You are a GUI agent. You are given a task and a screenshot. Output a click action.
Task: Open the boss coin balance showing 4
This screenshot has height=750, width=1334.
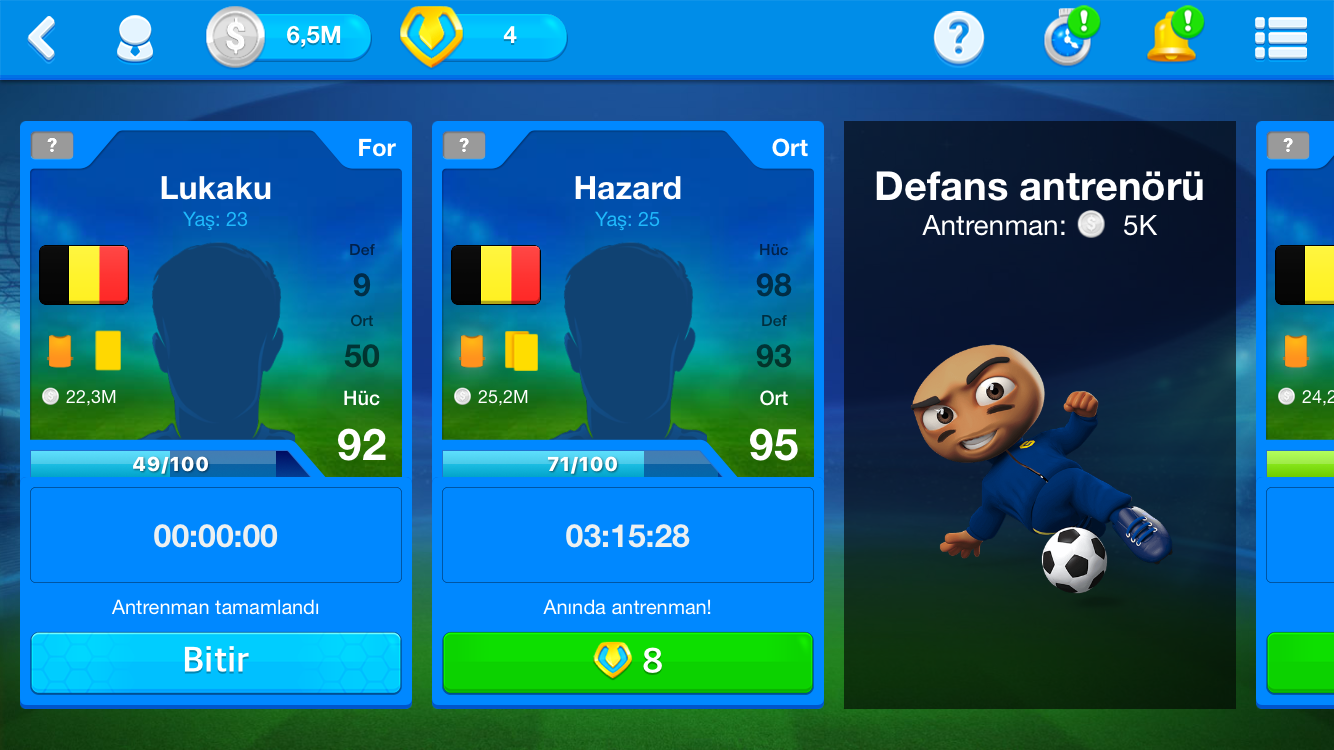(485, 37)
